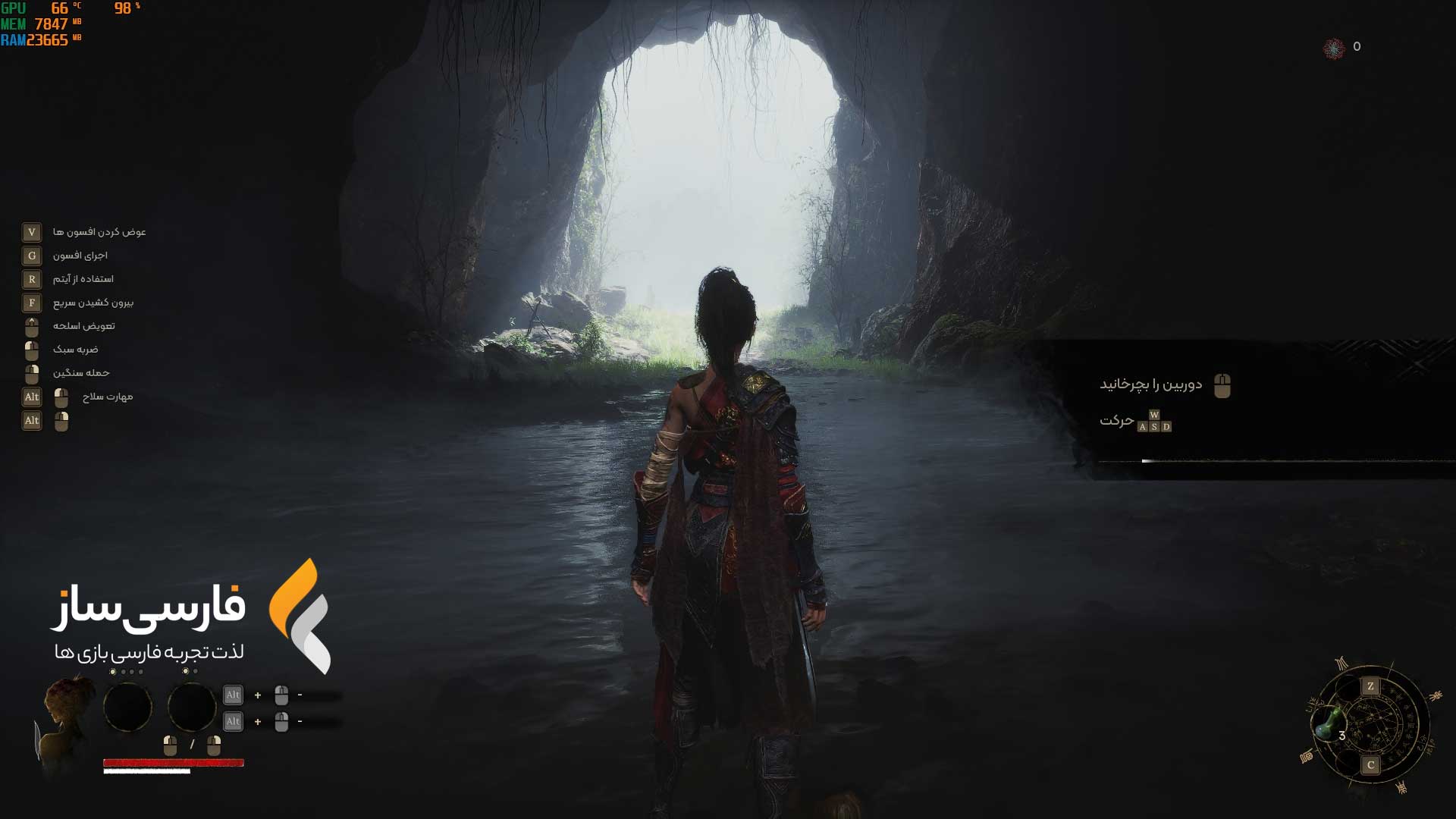Click the red currency icon
The width and height of the screenshot is (1456, 819).
(1333, 48)
